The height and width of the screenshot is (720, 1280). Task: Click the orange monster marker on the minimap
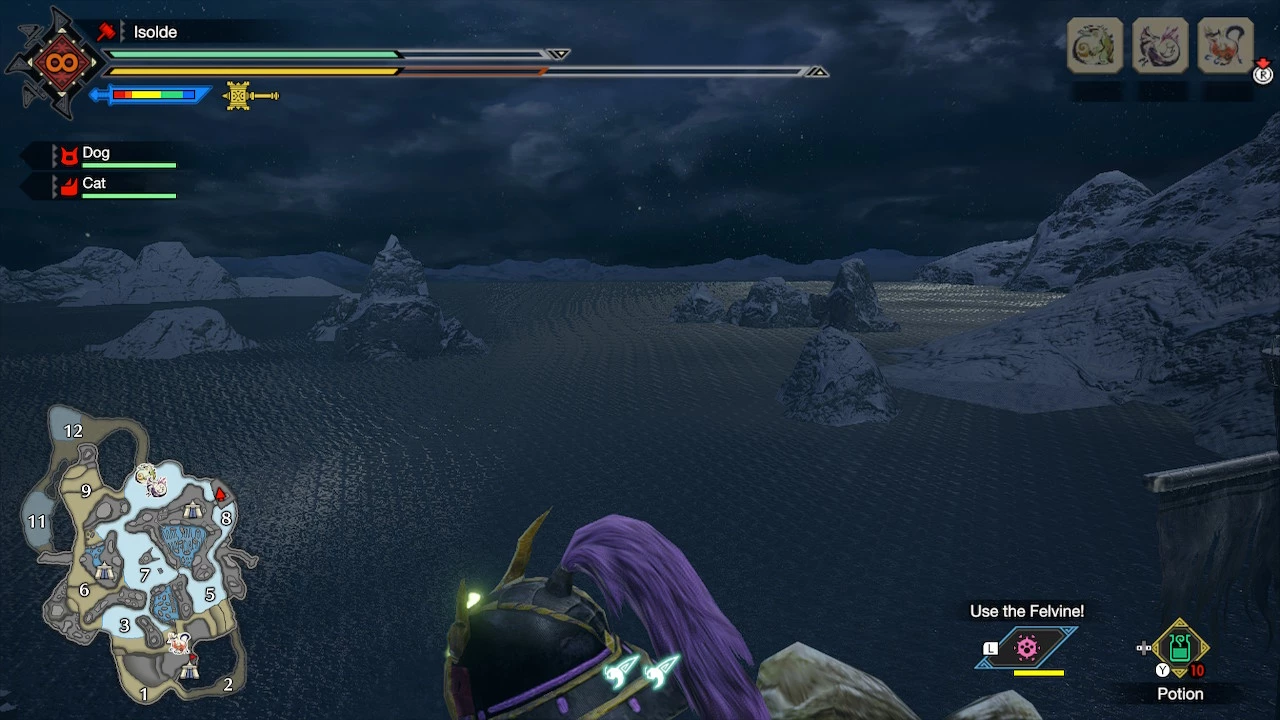click(x=180, y=643)
